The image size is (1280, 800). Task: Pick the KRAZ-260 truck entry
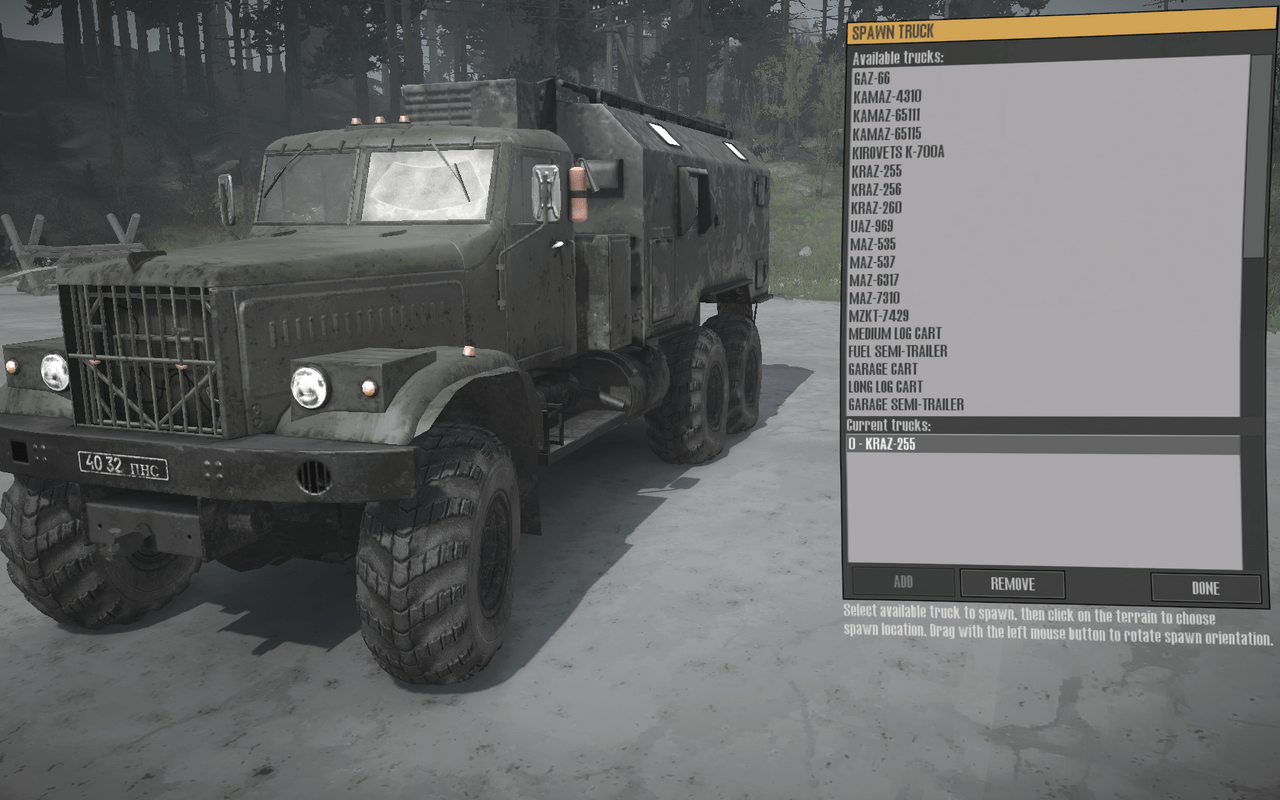[x=876, y=208]
